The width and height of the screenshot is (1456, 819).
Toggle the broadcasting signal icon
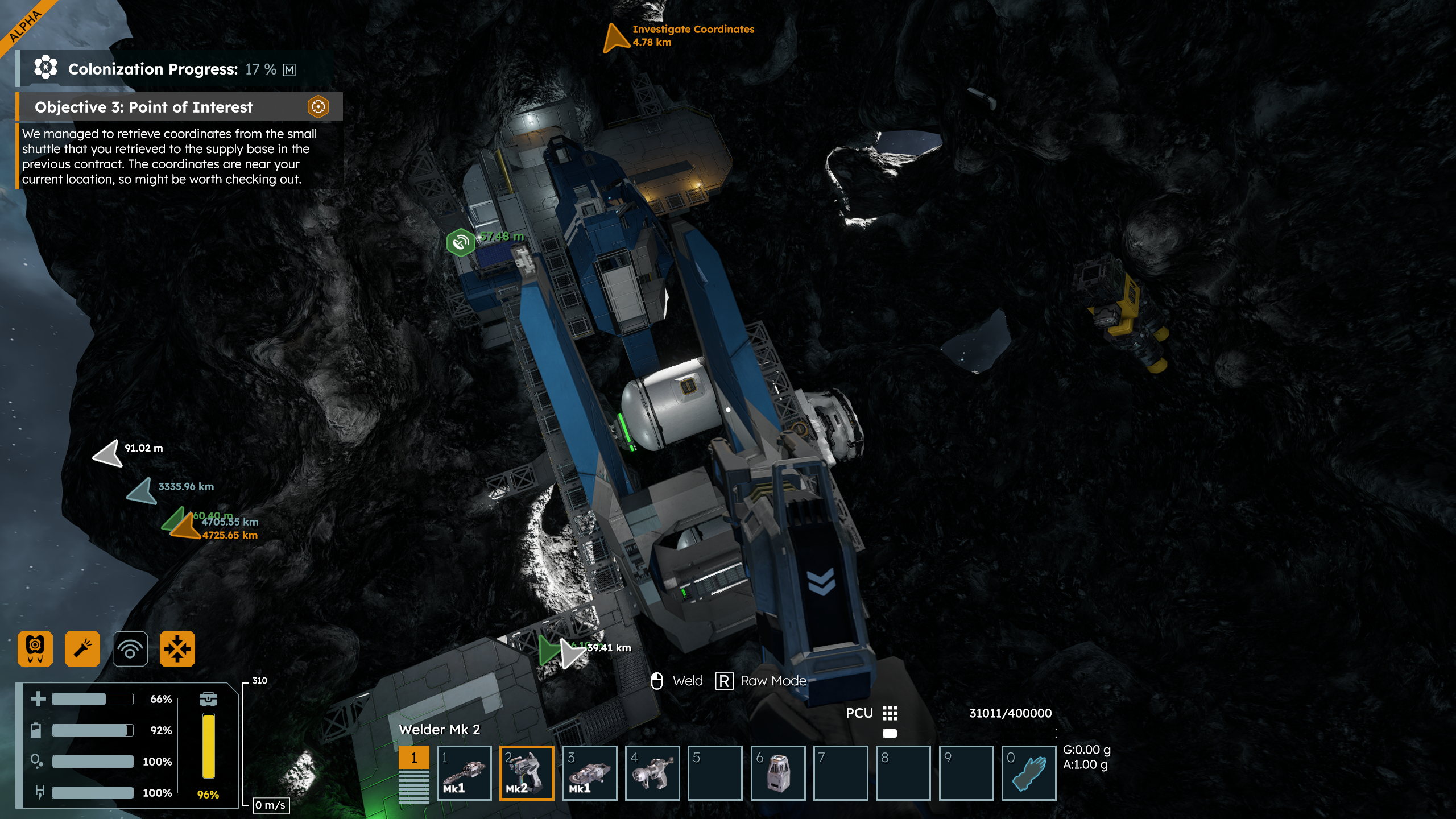[x=130, y=648]
